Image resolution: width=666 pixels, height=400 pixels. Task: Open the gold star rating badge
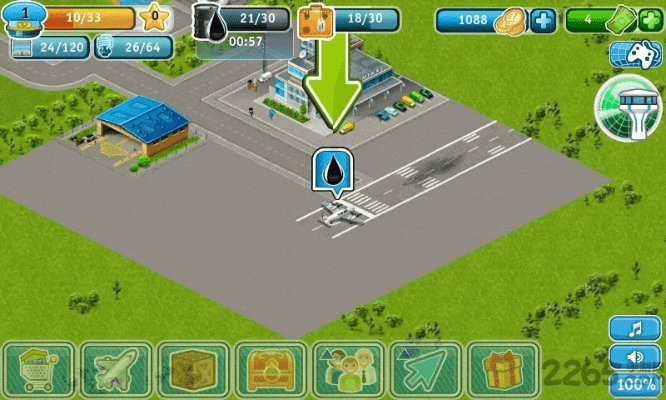(x=154, y=16)
